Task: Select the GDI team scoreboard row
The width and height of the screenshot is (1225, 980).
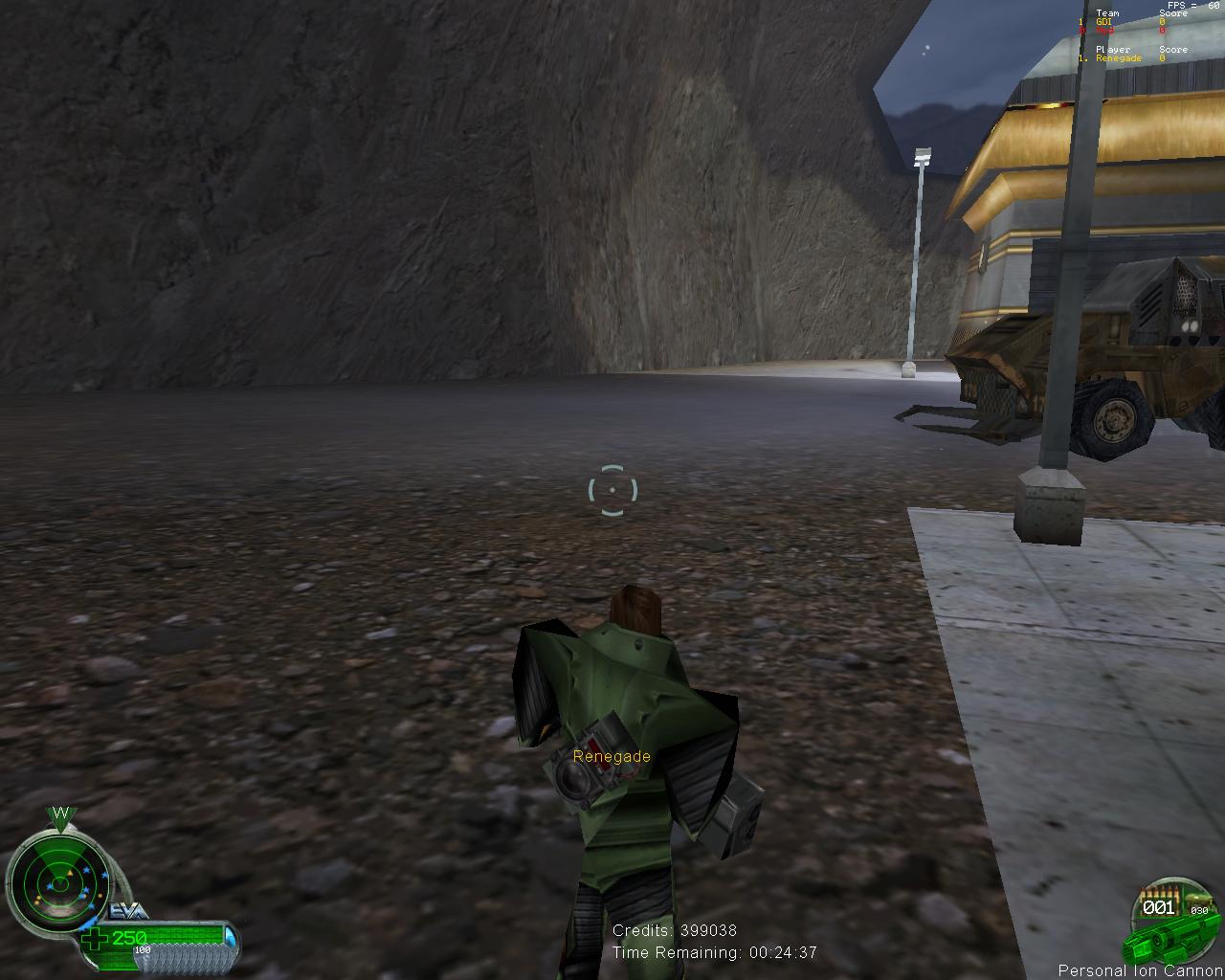Action: (1122, 21)
